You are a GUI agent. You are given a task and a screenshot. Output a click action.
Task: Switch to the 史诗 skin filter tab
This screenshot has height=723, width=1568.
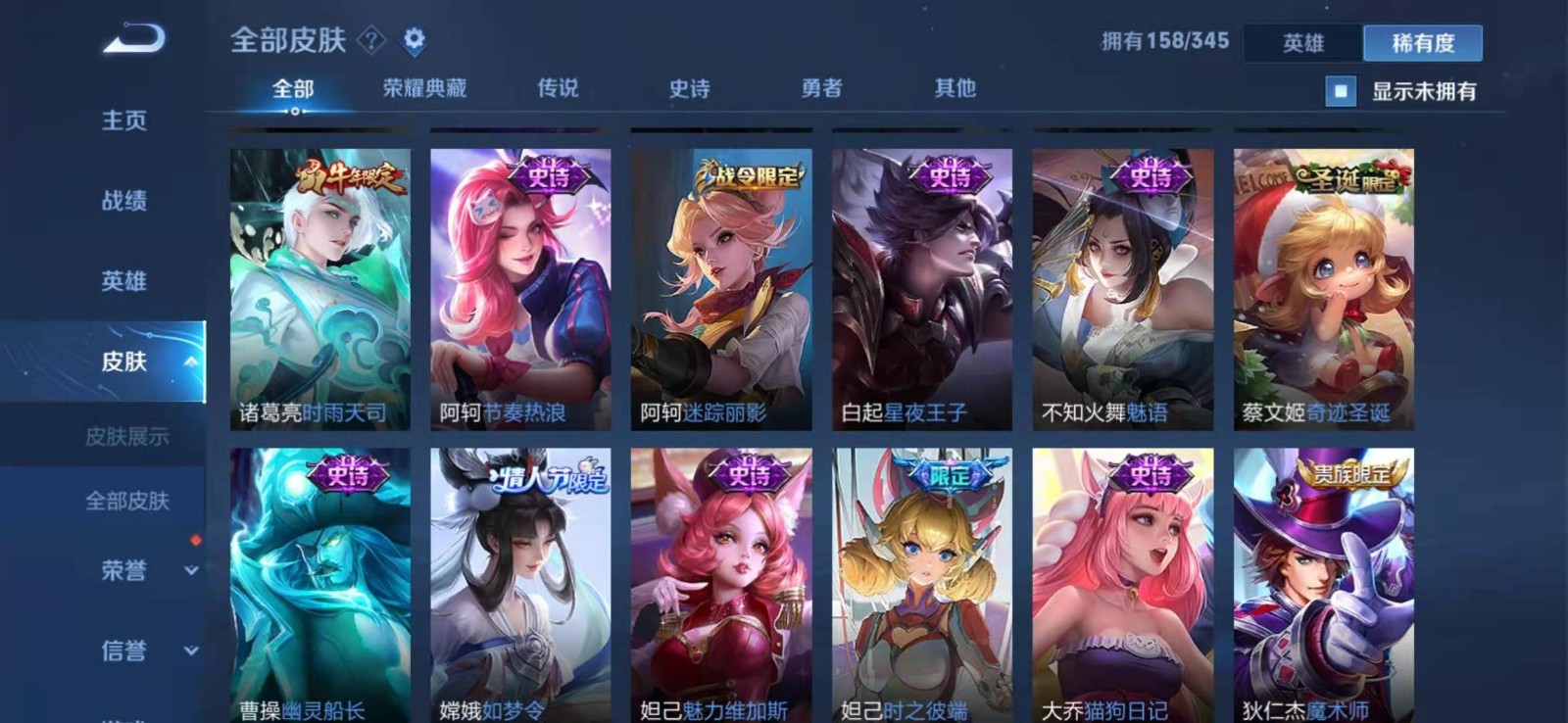[x=691, y=88]
